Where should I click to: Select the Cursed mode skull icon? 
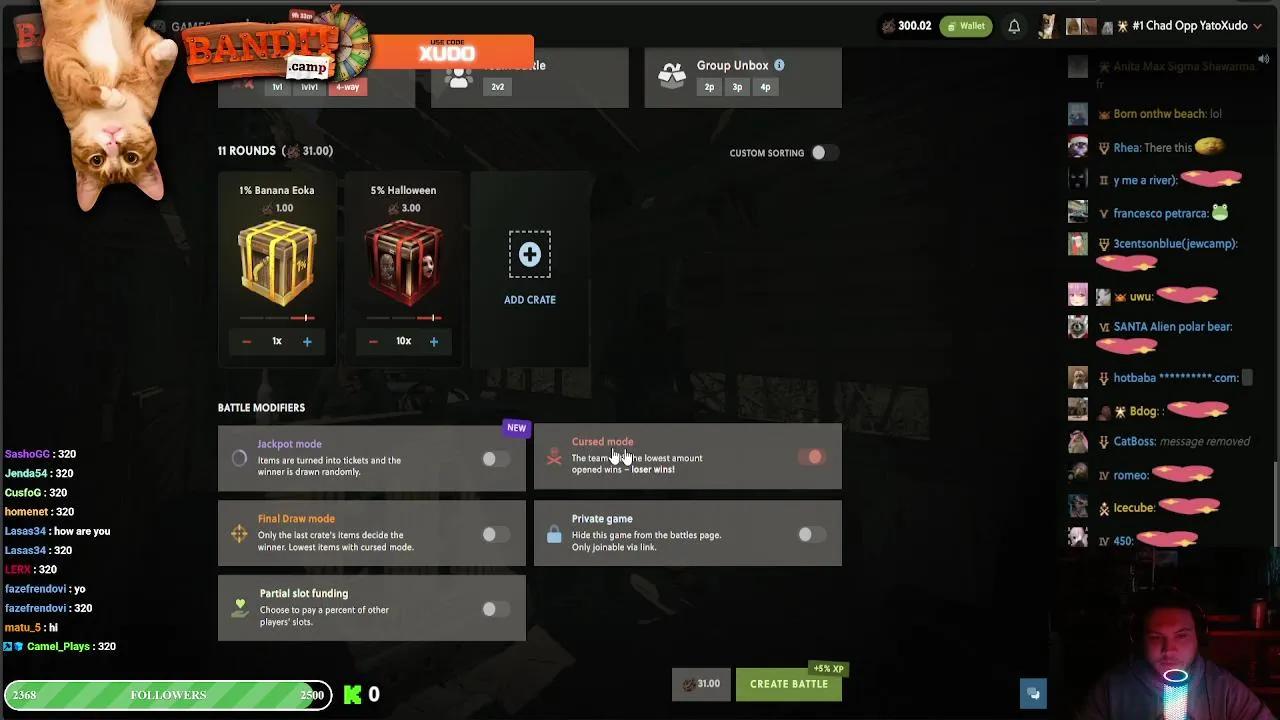[x=554, y=457]
